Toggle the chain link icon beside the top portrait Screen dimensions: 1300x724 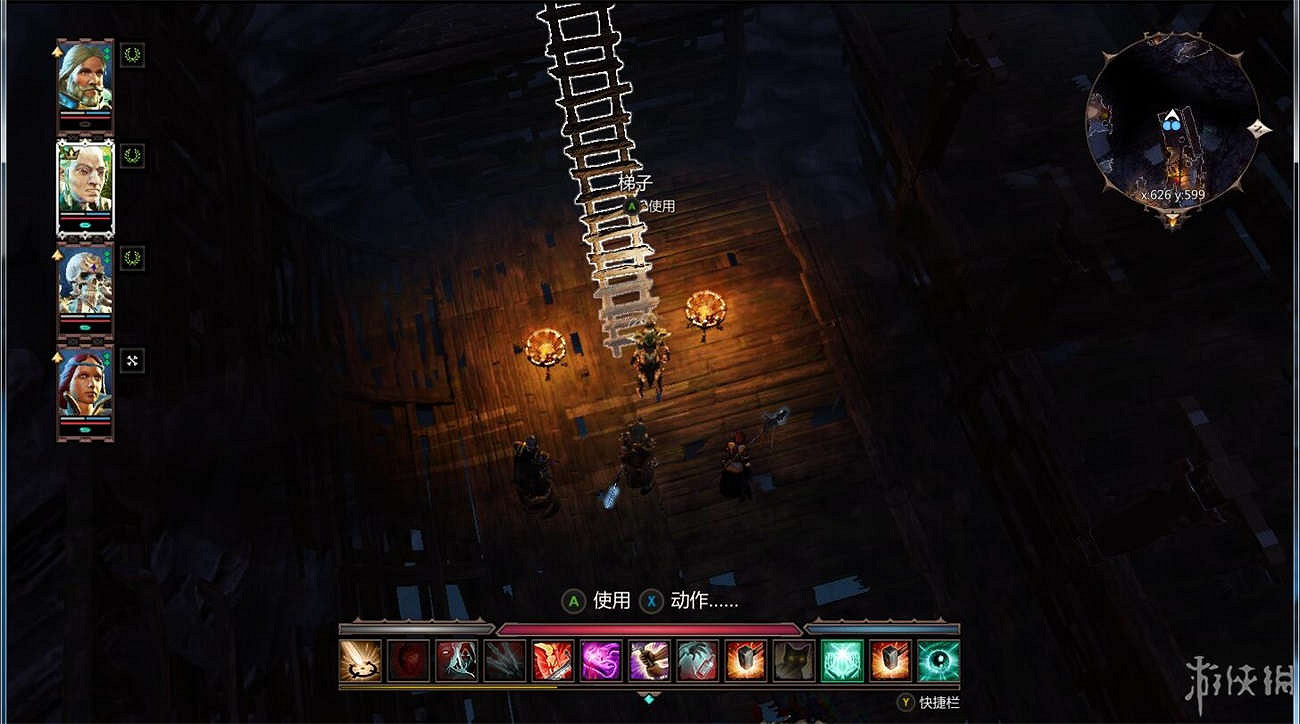pos(131,53)
